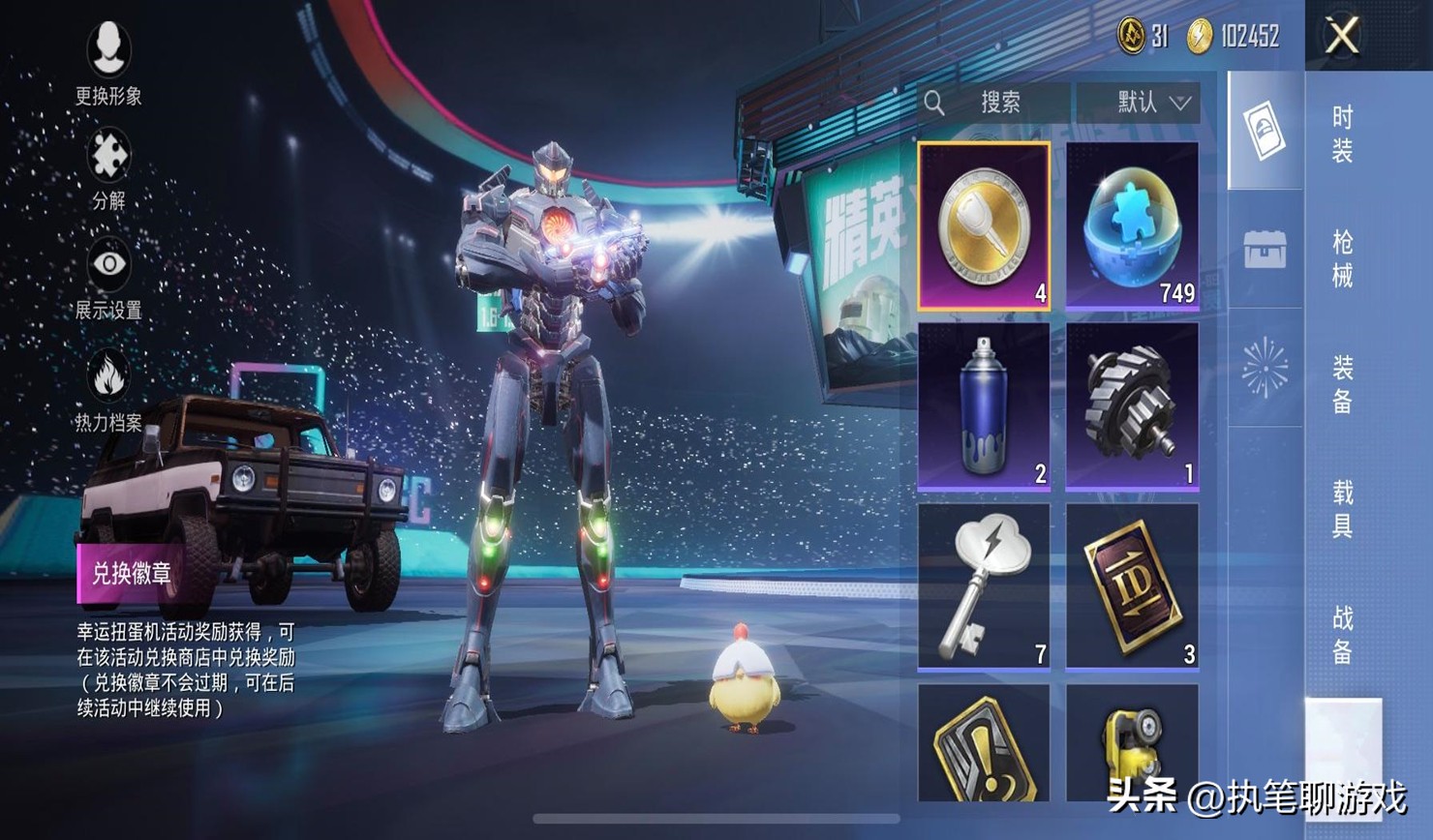Screen dimensions: 1433x840
Task: Open 展示设置 display settings
Action: 108,276
